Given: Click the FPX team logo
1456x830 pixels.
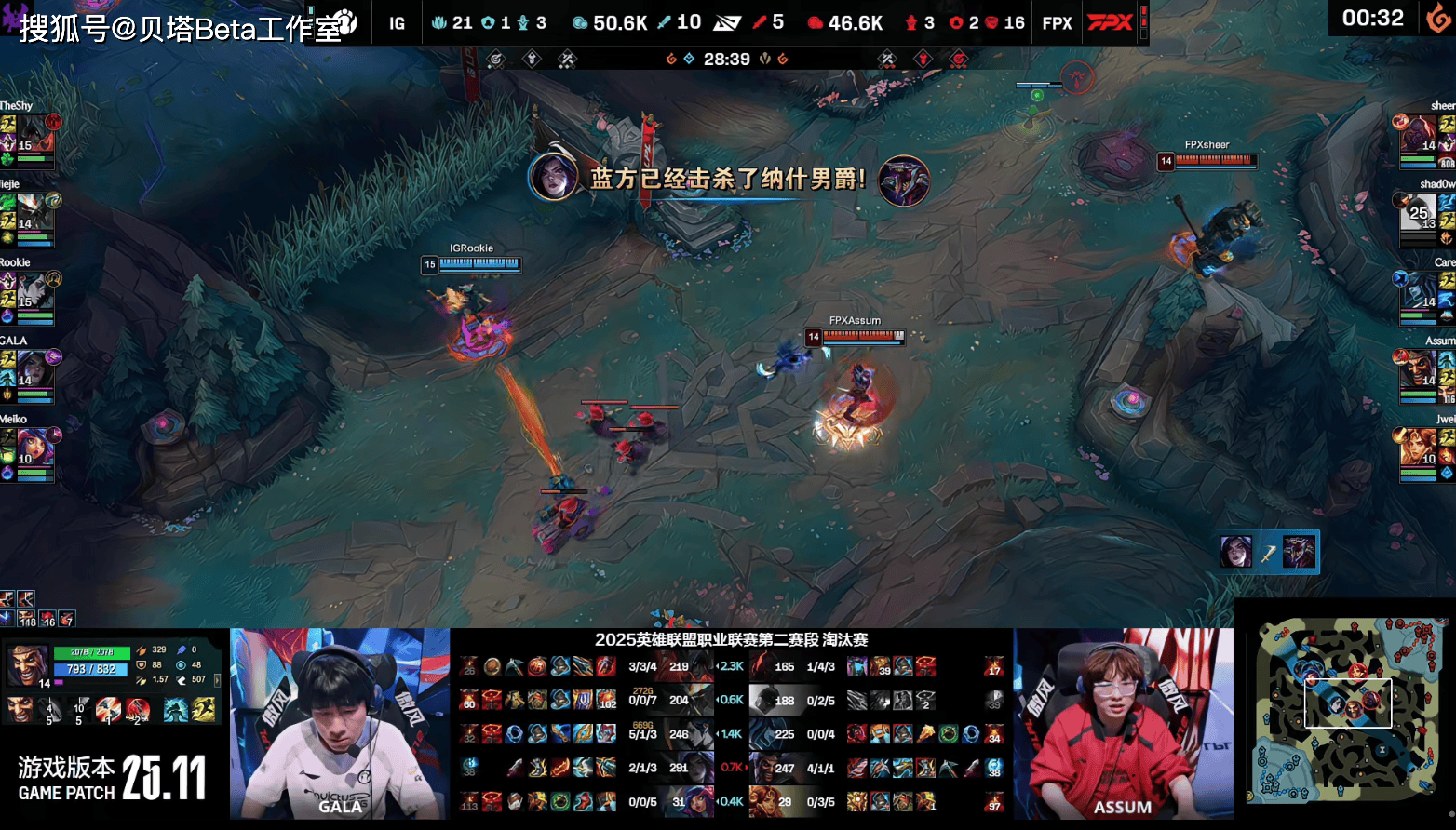Looking at the screenshot, I should click(1110, 22).
